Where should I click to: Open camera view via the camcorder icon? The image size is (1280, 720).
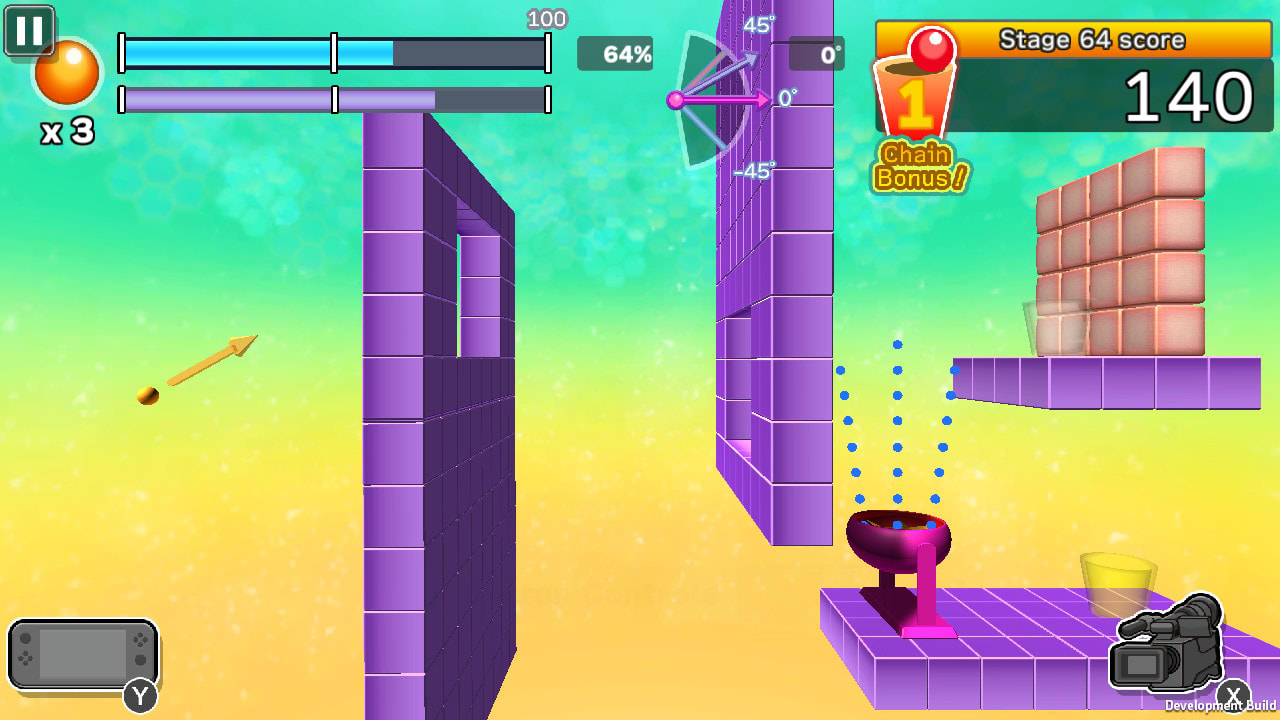[x=1168, y=650]
